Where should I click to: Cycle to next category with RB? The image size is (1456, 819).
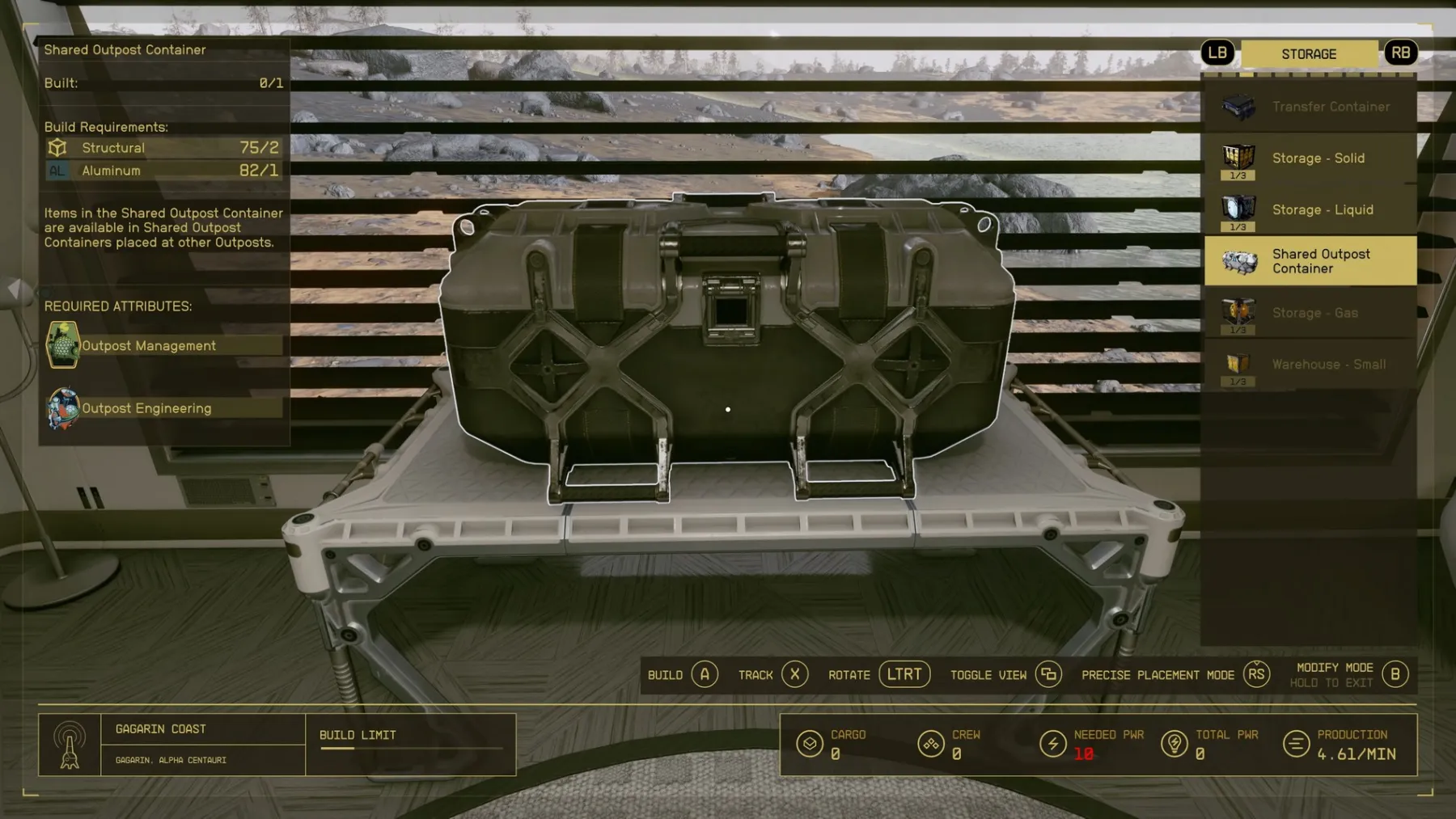pos(1402,53)
